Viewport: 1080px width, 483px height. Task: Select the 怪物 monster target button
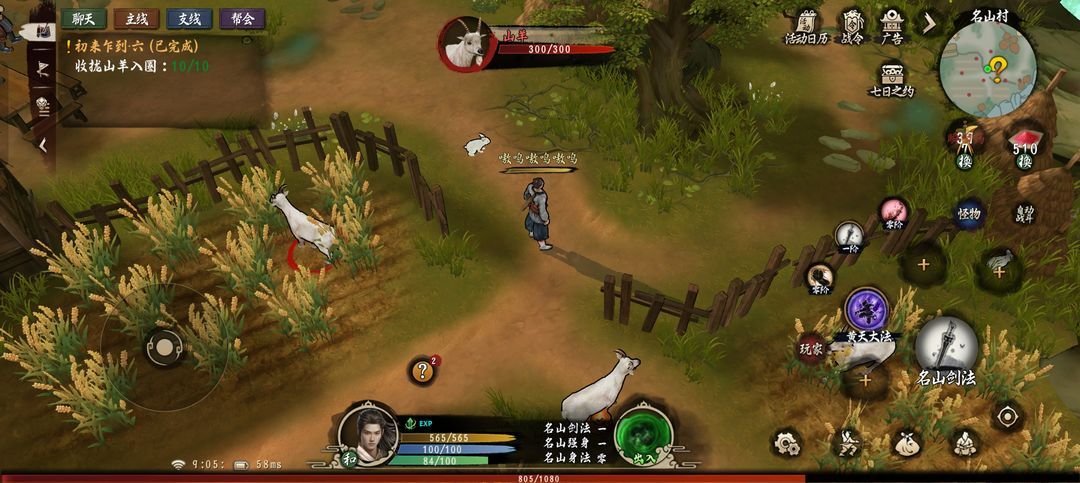point(968,213)
